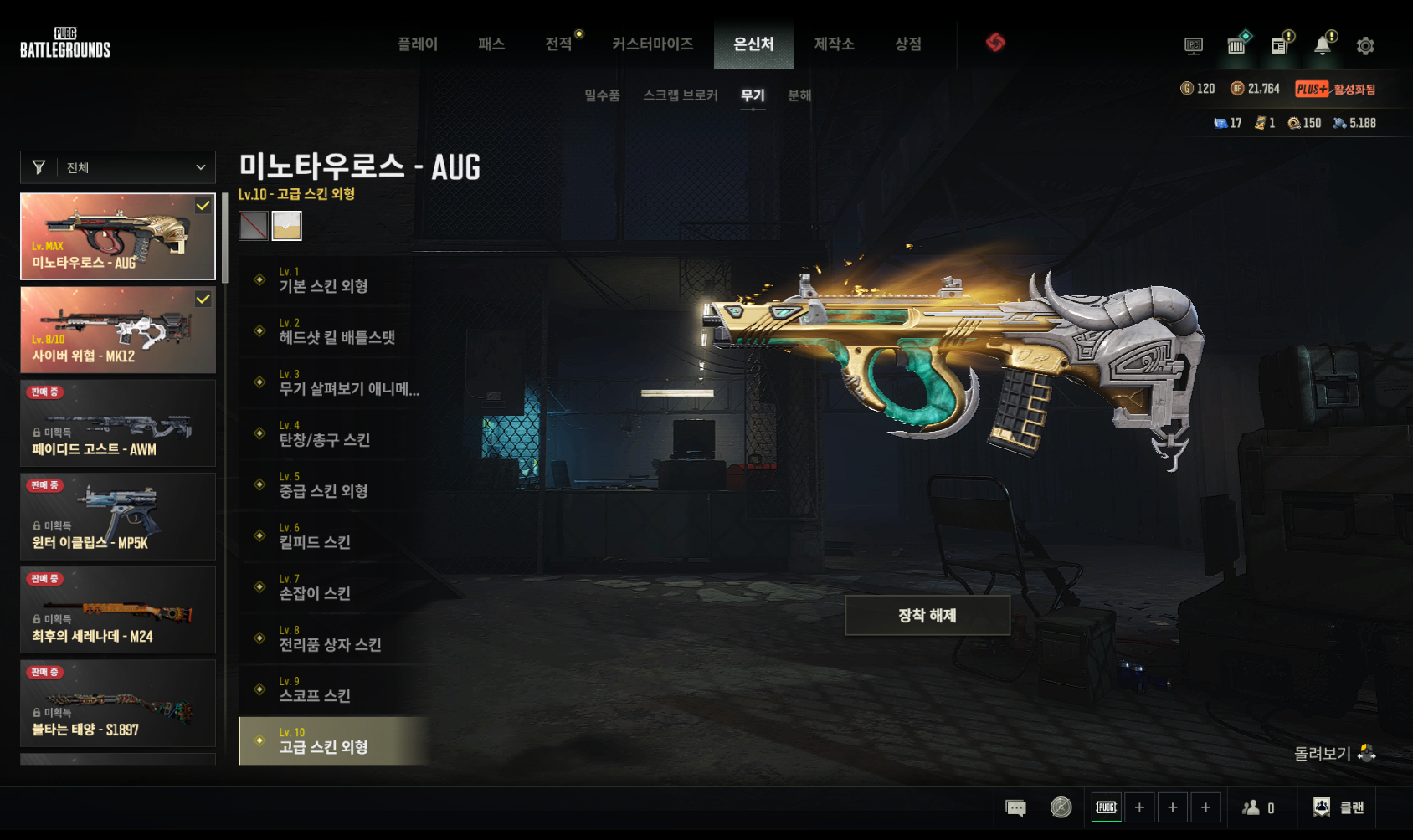Switch to the 분해 sub-tab
Viewport: 1413px width, 840px height.
(x=799, y=95)
